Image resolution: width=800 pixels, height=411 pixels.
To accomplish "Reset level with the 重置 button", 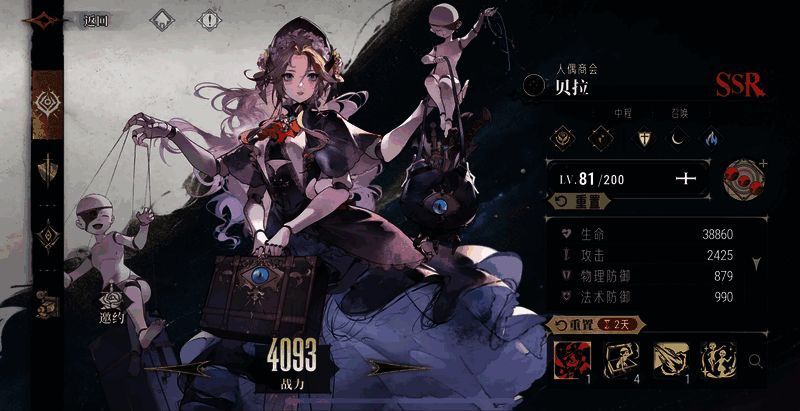I will 579,201.
